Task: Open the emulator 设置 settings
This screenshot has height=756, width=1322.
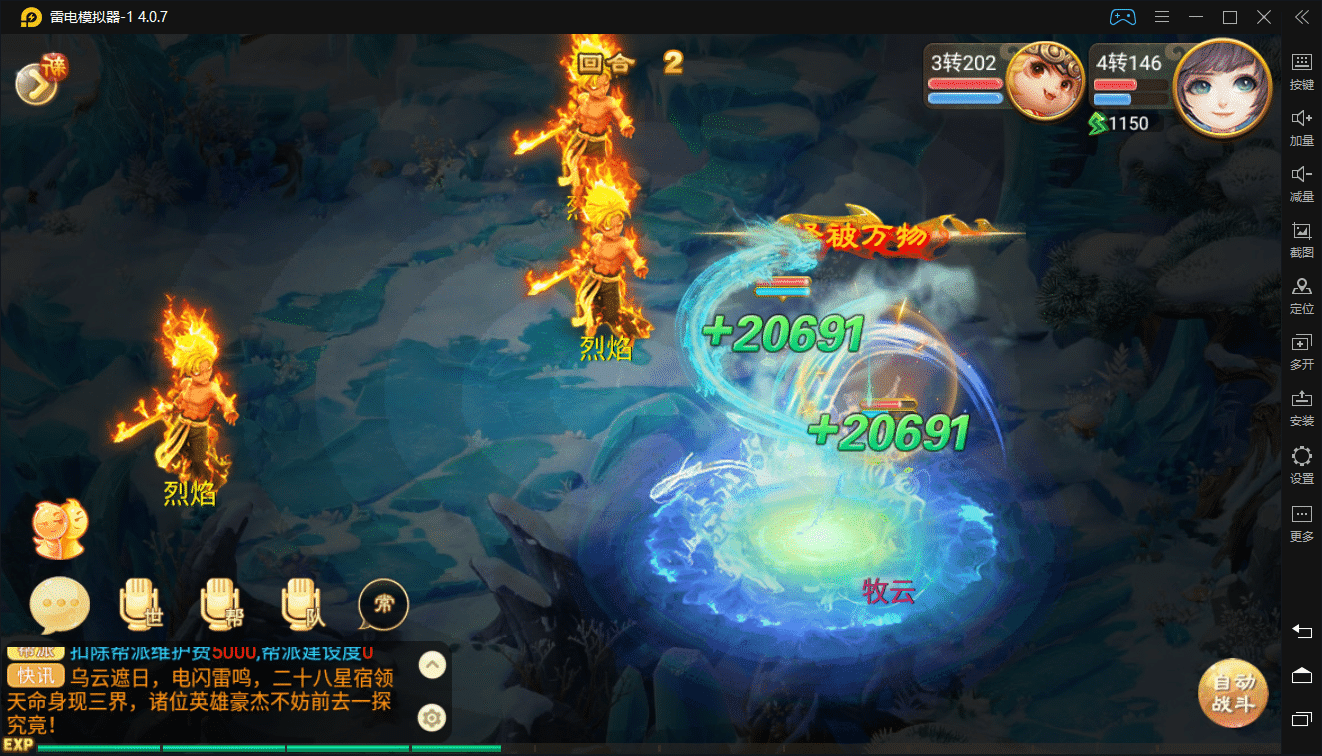Action: pos(1301,465)
